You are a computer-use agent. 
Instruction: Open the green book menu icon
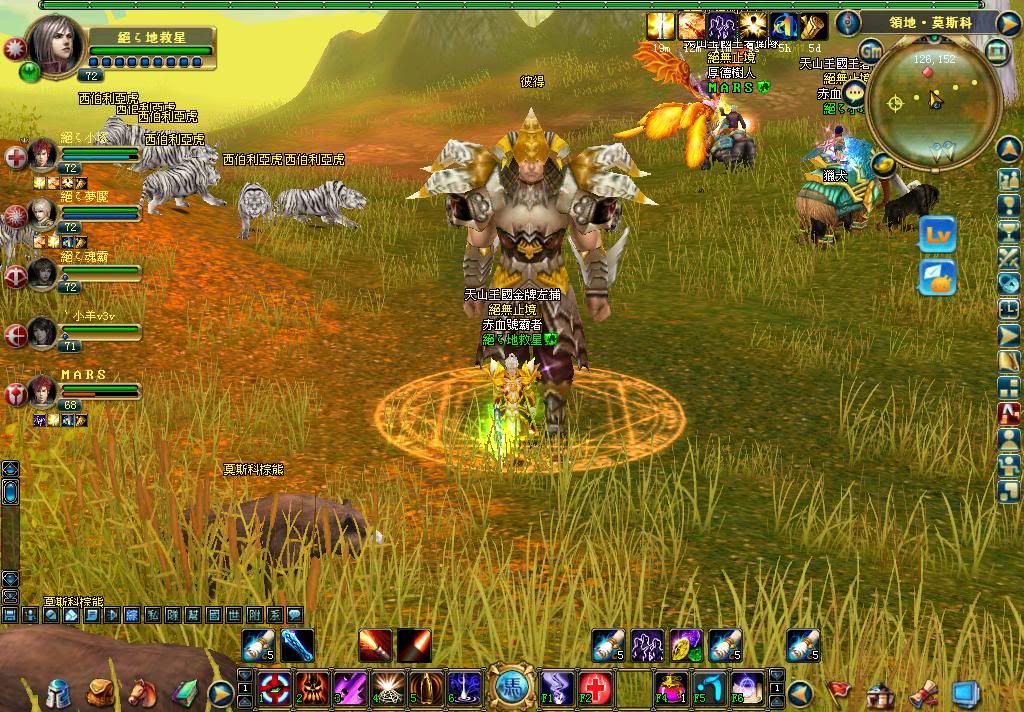[185, 690]
